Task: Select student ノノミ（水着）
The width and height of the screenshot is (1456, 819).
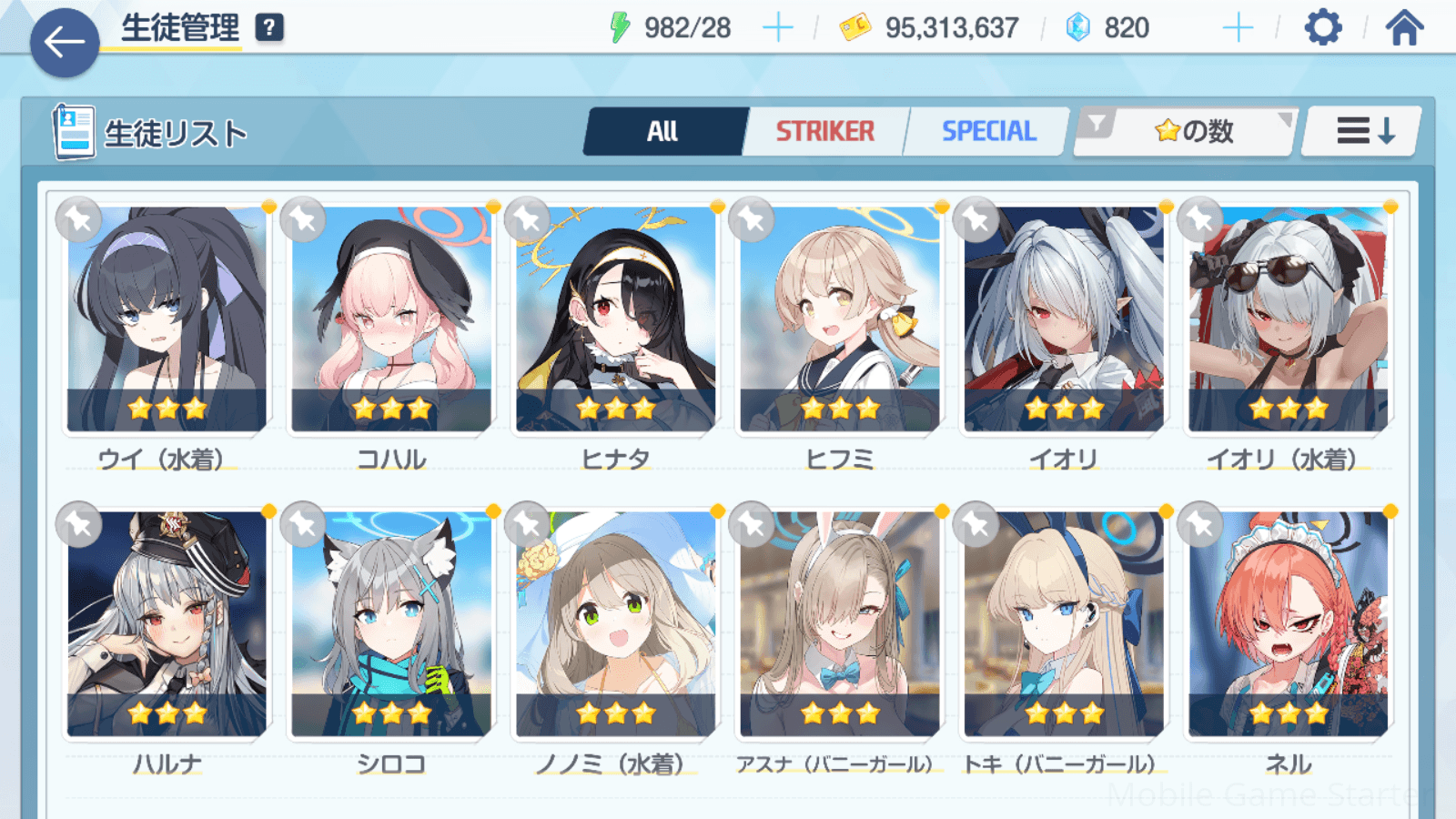Action: [x=616, y=623]
